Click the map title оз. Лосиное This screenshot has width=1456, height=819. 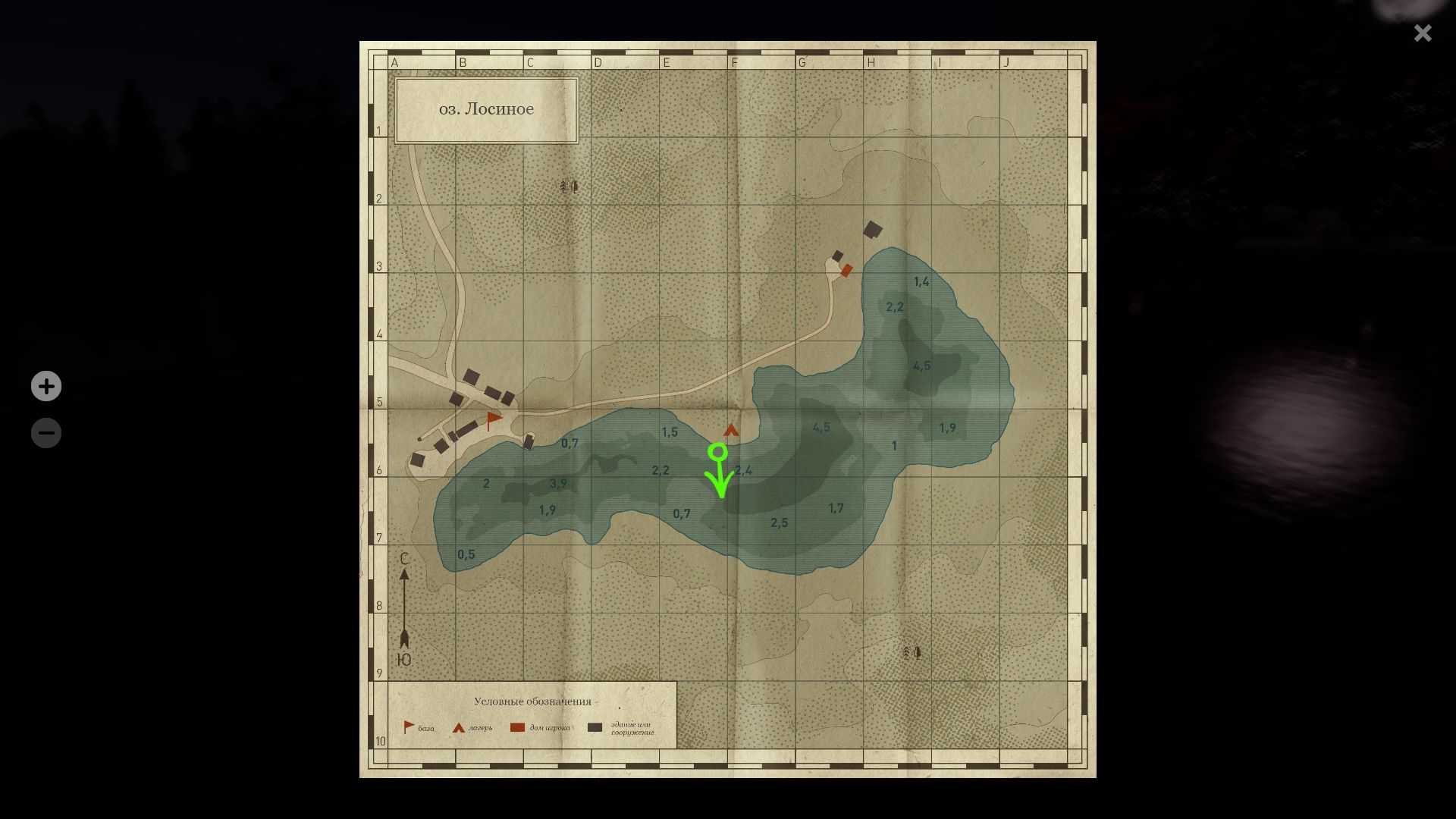click(x=488, y=108)
